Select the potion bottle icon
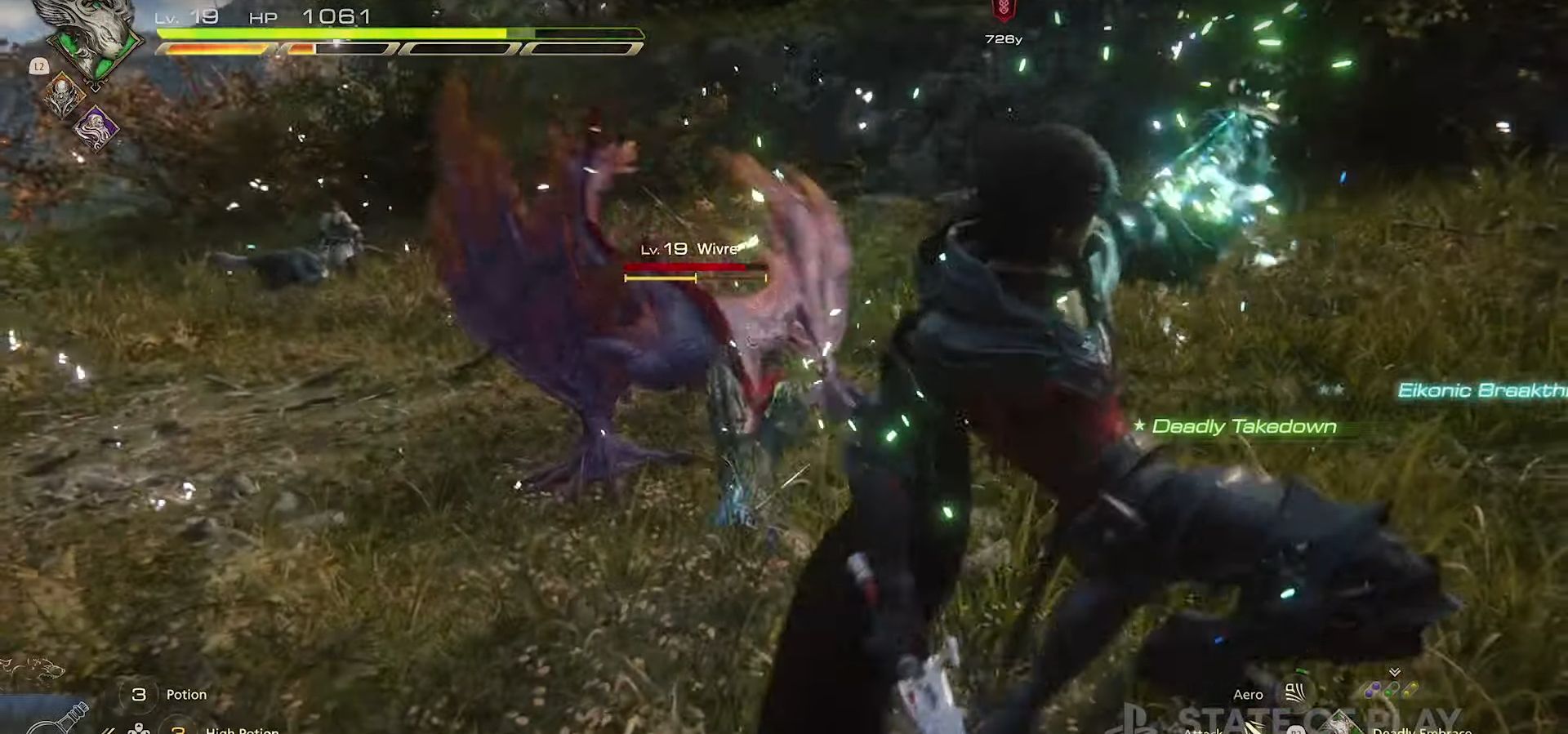Viewport: 1568px width, 734px height. tap(59, 720)
